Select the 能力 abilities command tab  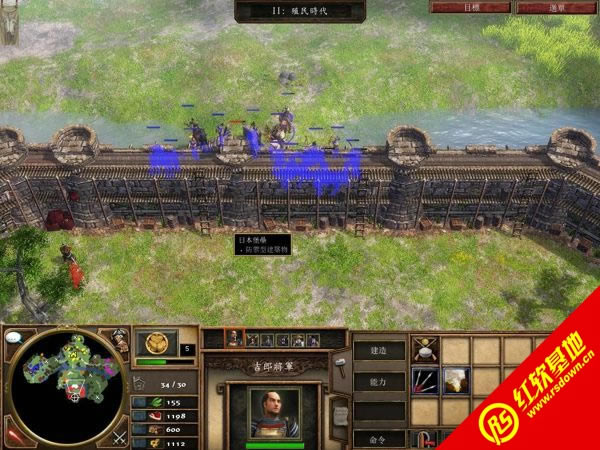[x=381, y=381]
